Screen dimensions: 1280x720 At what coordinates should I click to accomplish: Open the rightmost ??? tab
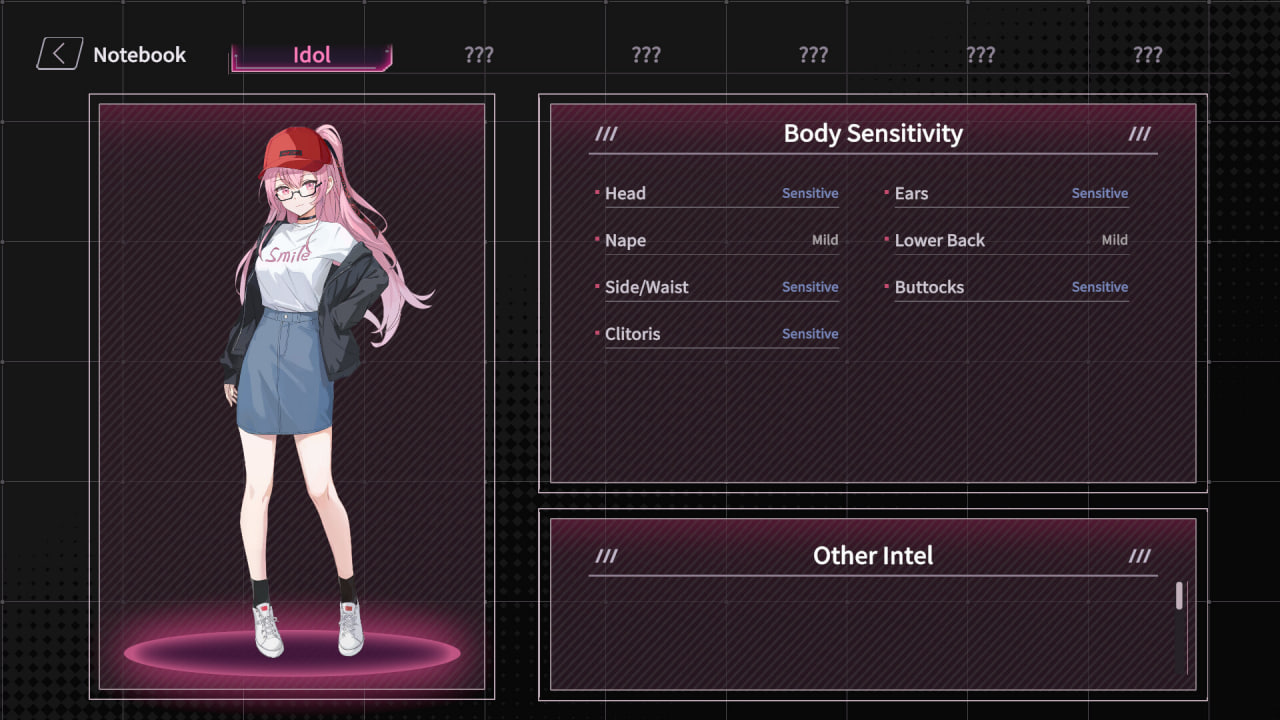point(1147,55)
